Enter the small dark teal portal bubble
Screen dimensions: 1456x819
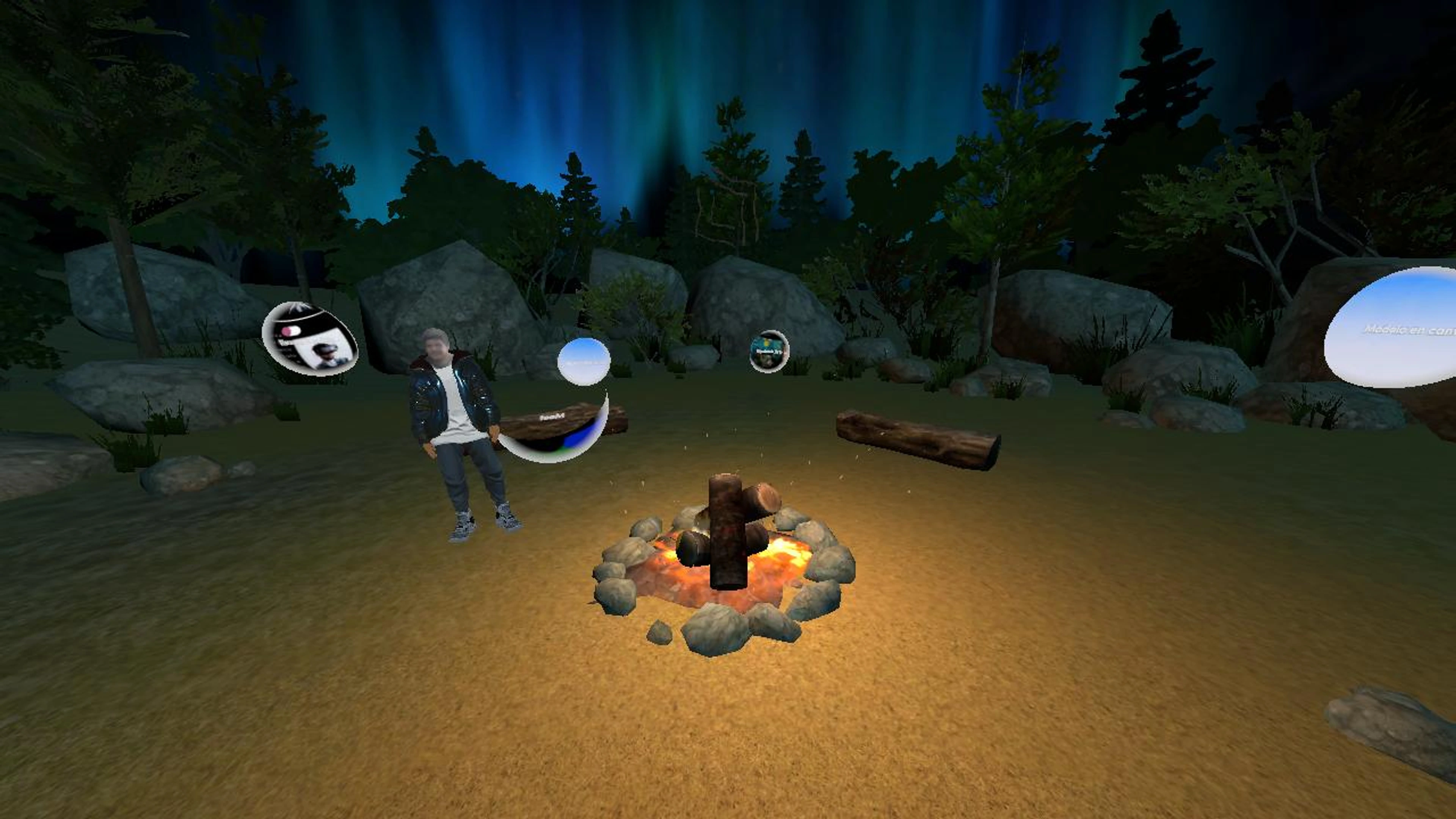tap(769, 351)
